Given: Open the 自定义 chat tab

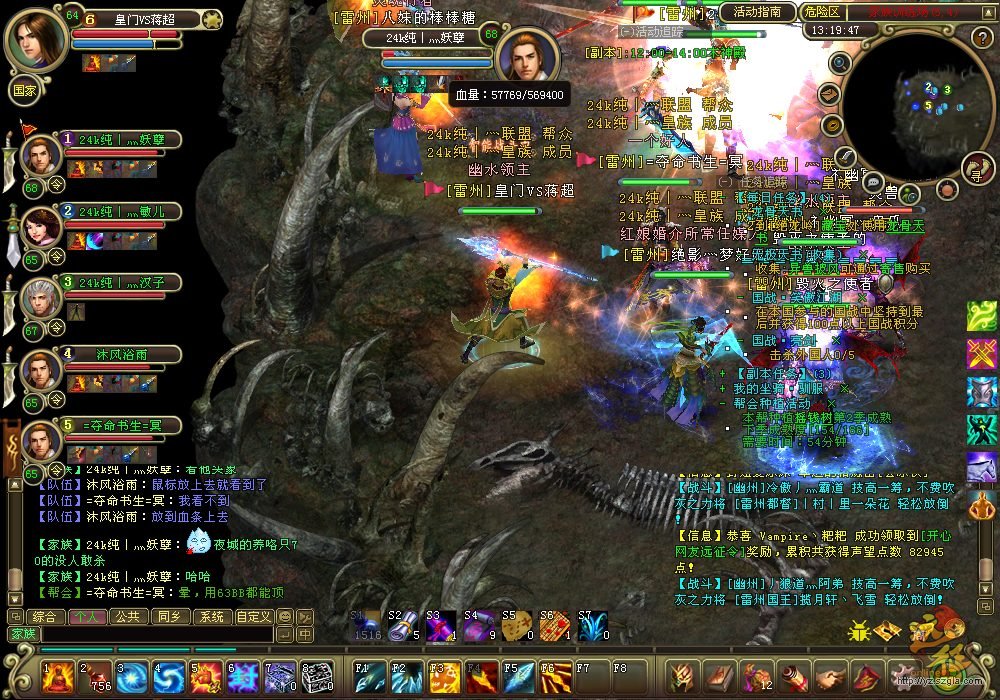Looking at the screenshot, I should click(252, 617).
